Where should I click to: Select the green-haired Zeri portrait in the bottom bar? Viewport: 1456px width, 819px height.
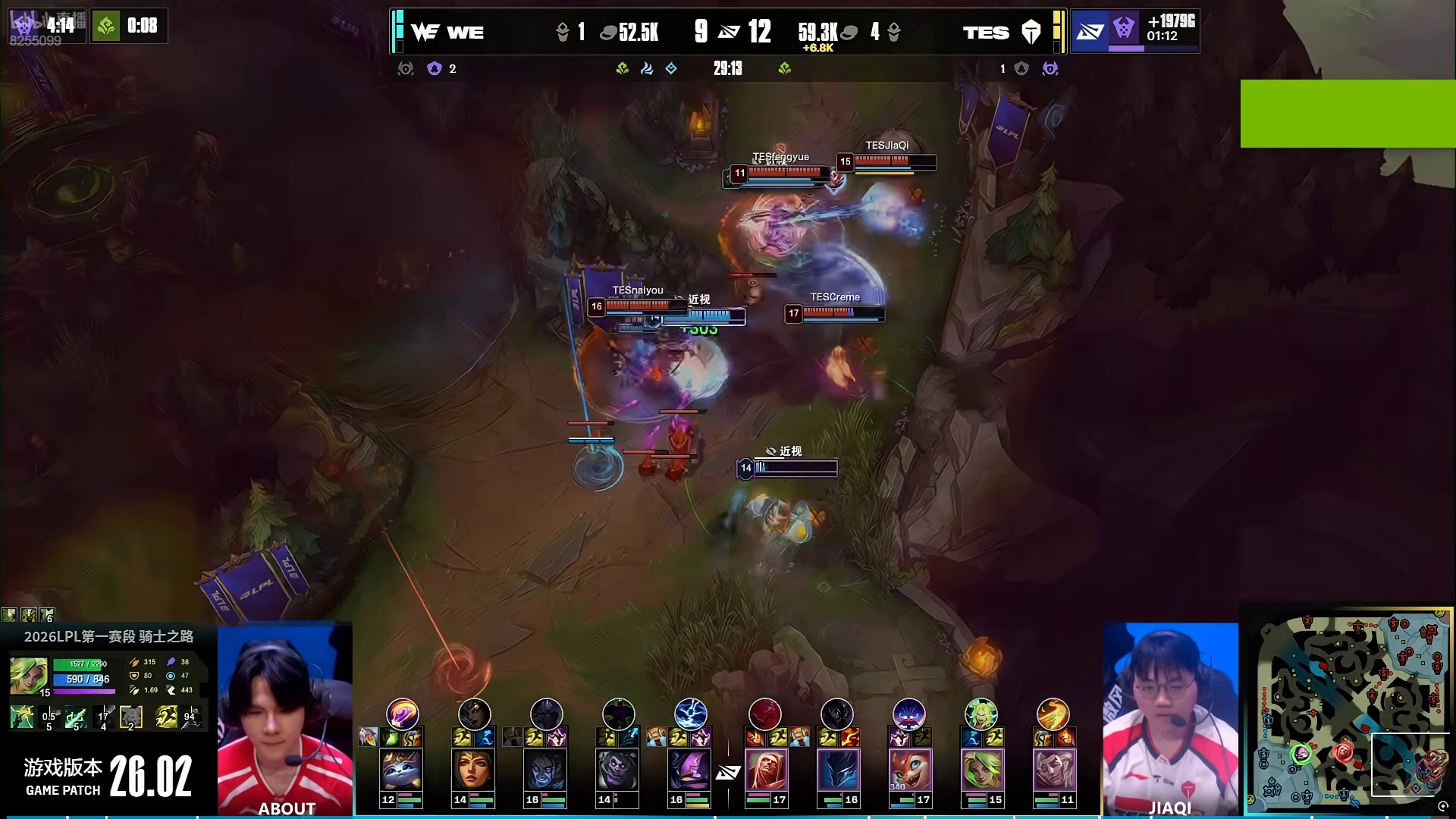click(x=982, y=770)
